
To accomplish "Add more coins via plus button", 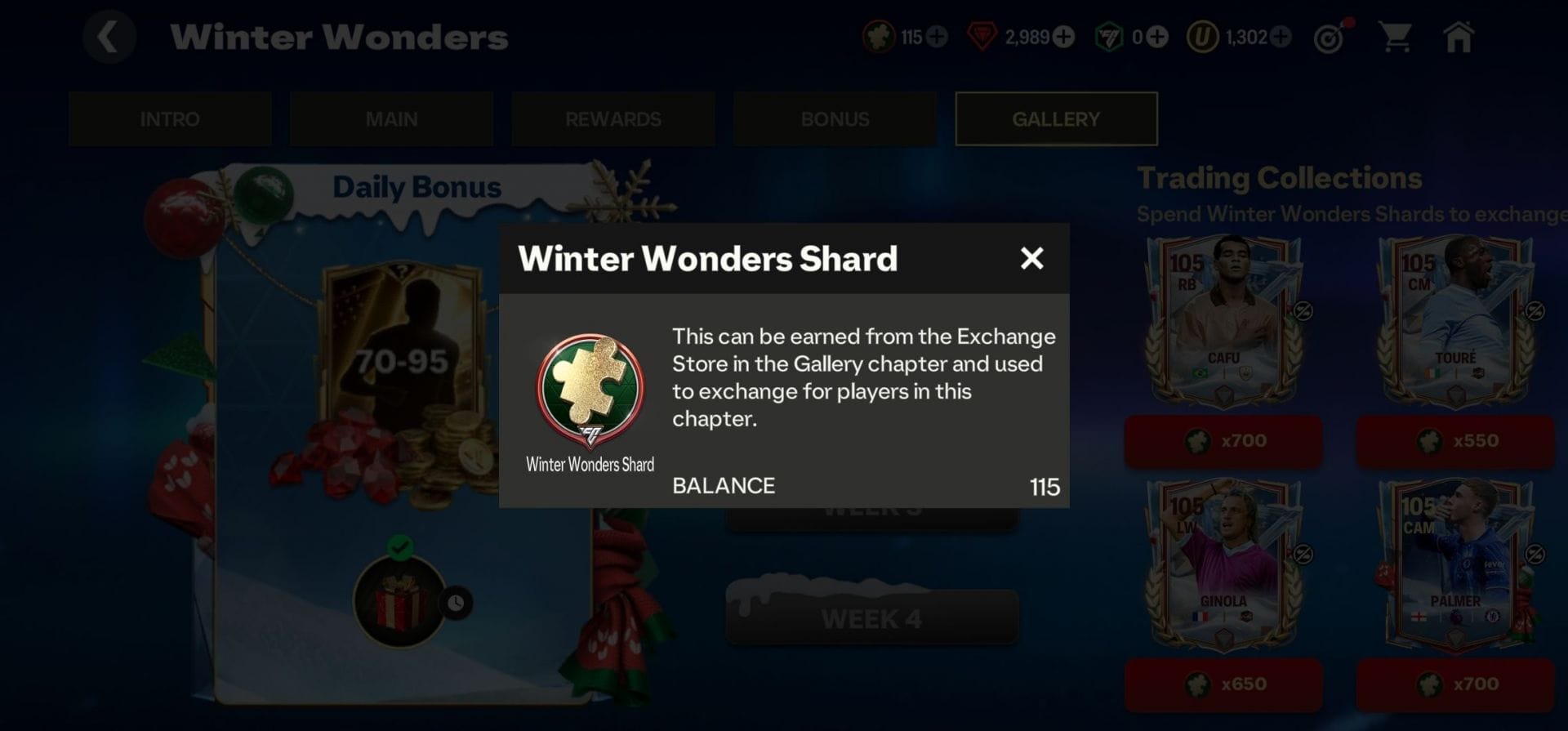I will (x=1281, y=37).
